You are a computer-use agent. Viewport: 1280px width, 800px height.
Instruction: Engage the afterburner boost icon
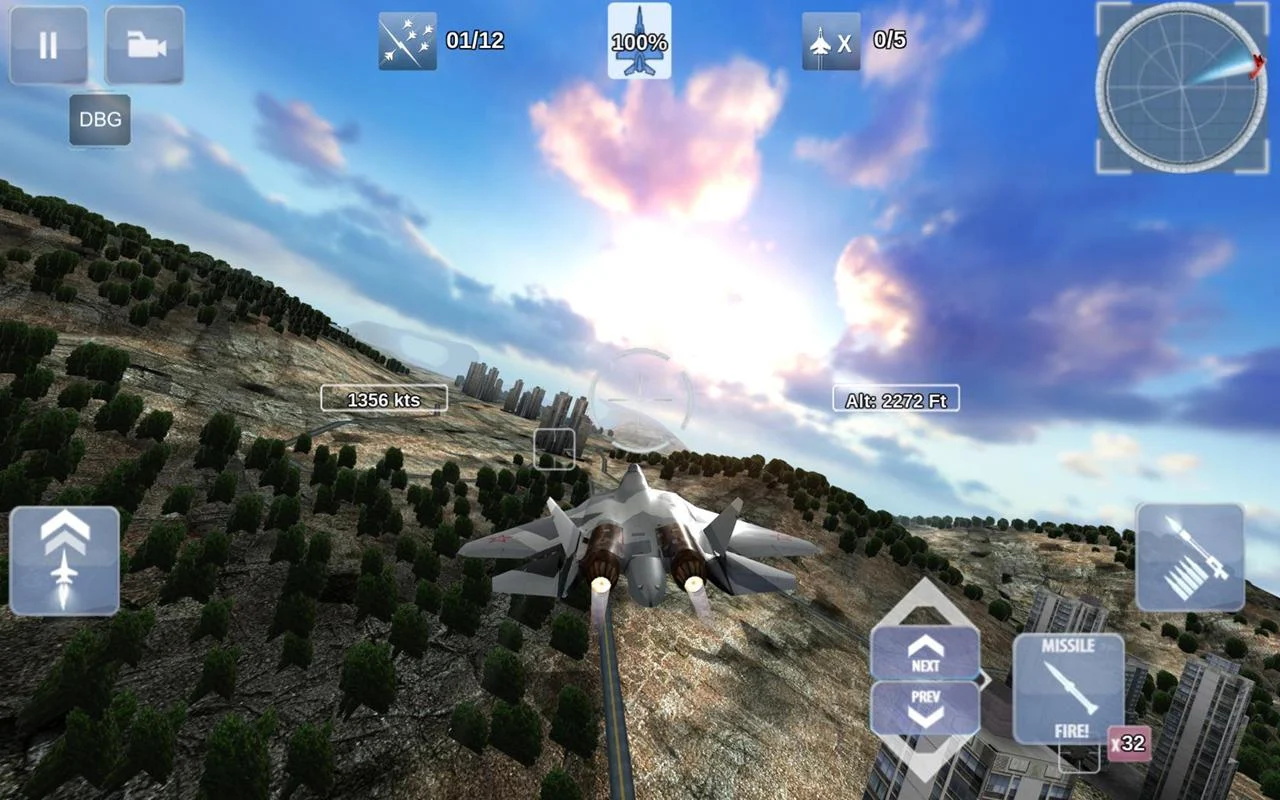pyautogui.click(x=63, y=558)
